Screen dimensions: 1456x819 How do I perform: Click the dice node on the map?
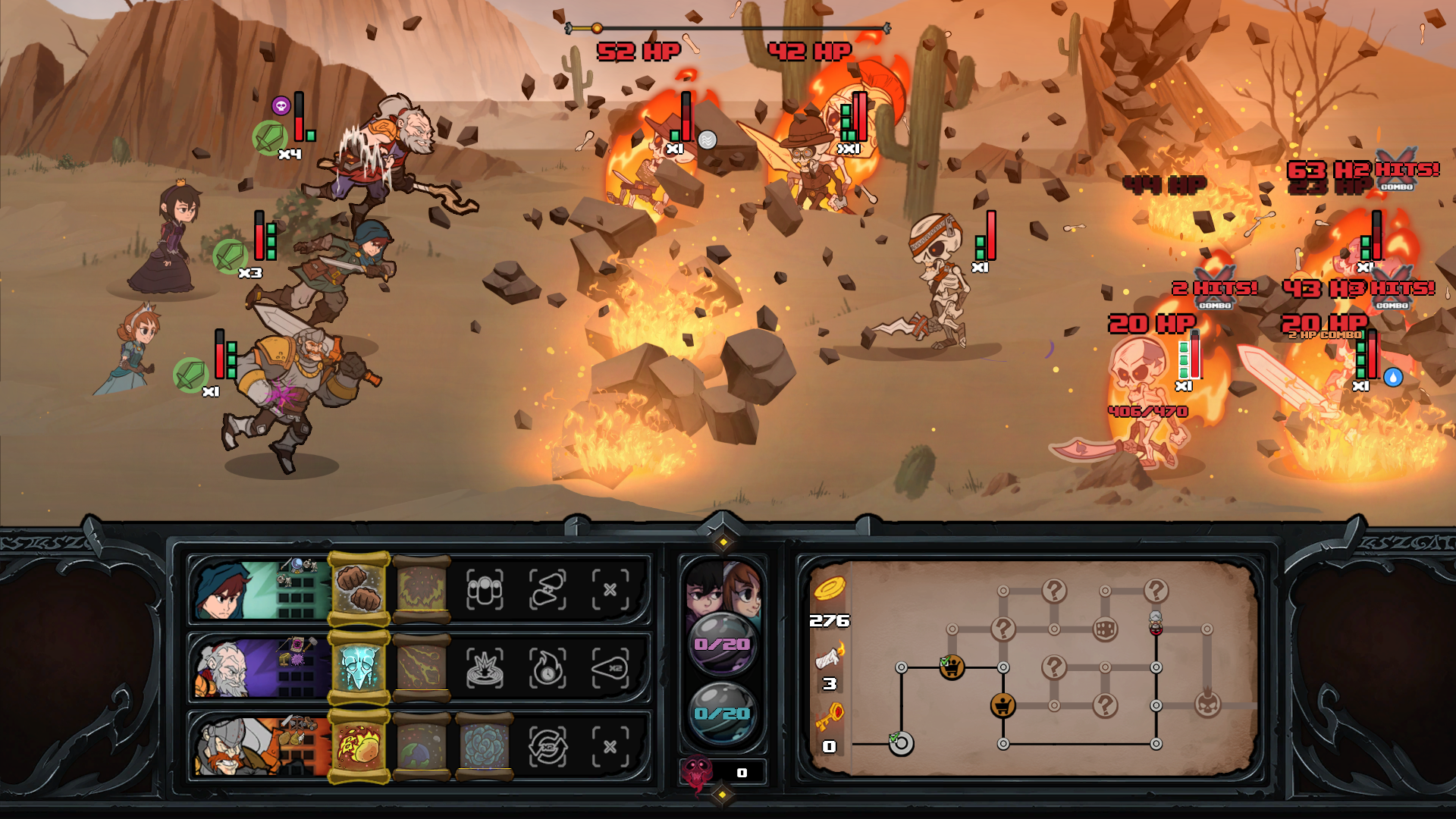(1104, 628)
